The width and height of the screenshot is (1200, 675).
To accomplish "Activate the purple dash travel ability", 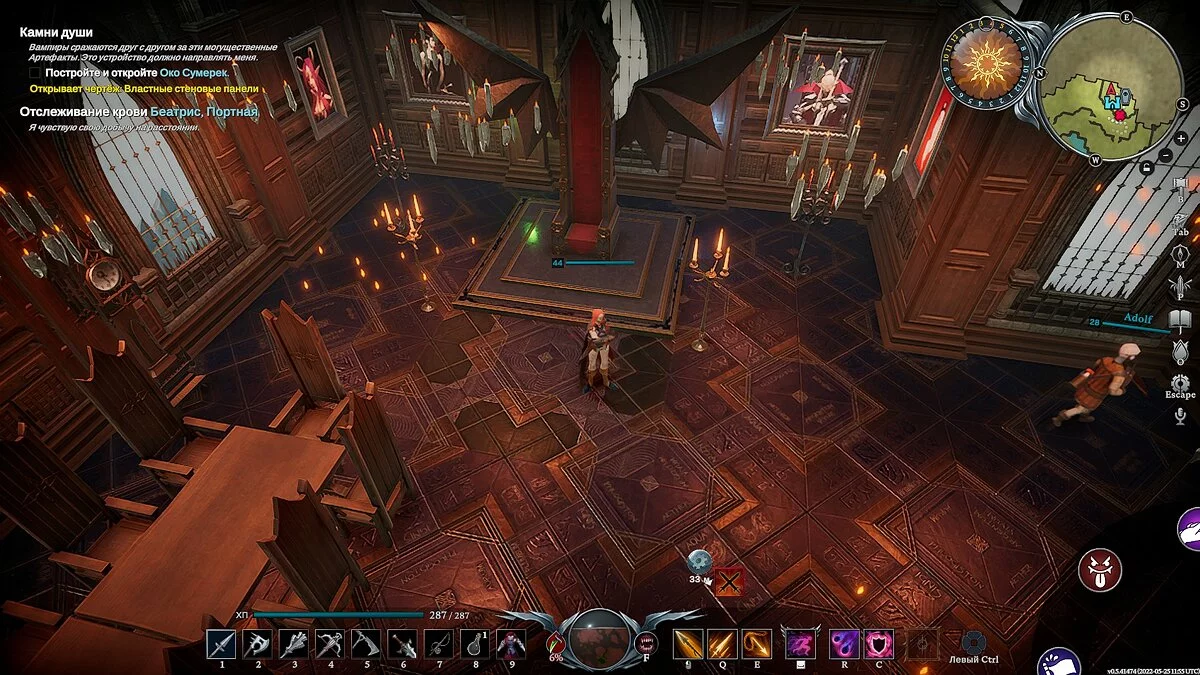I will (799, 644).
